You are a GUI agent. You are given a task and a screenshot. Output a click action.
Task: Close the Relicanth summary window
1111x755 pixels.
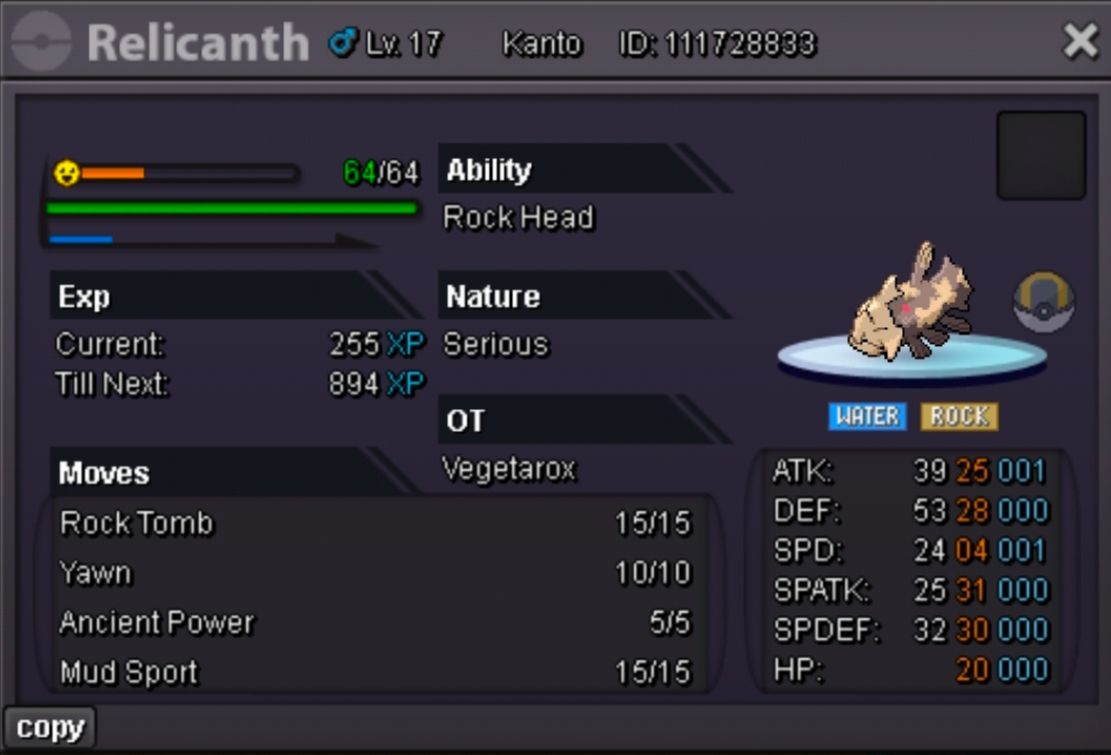click(x=1080, y=41)
